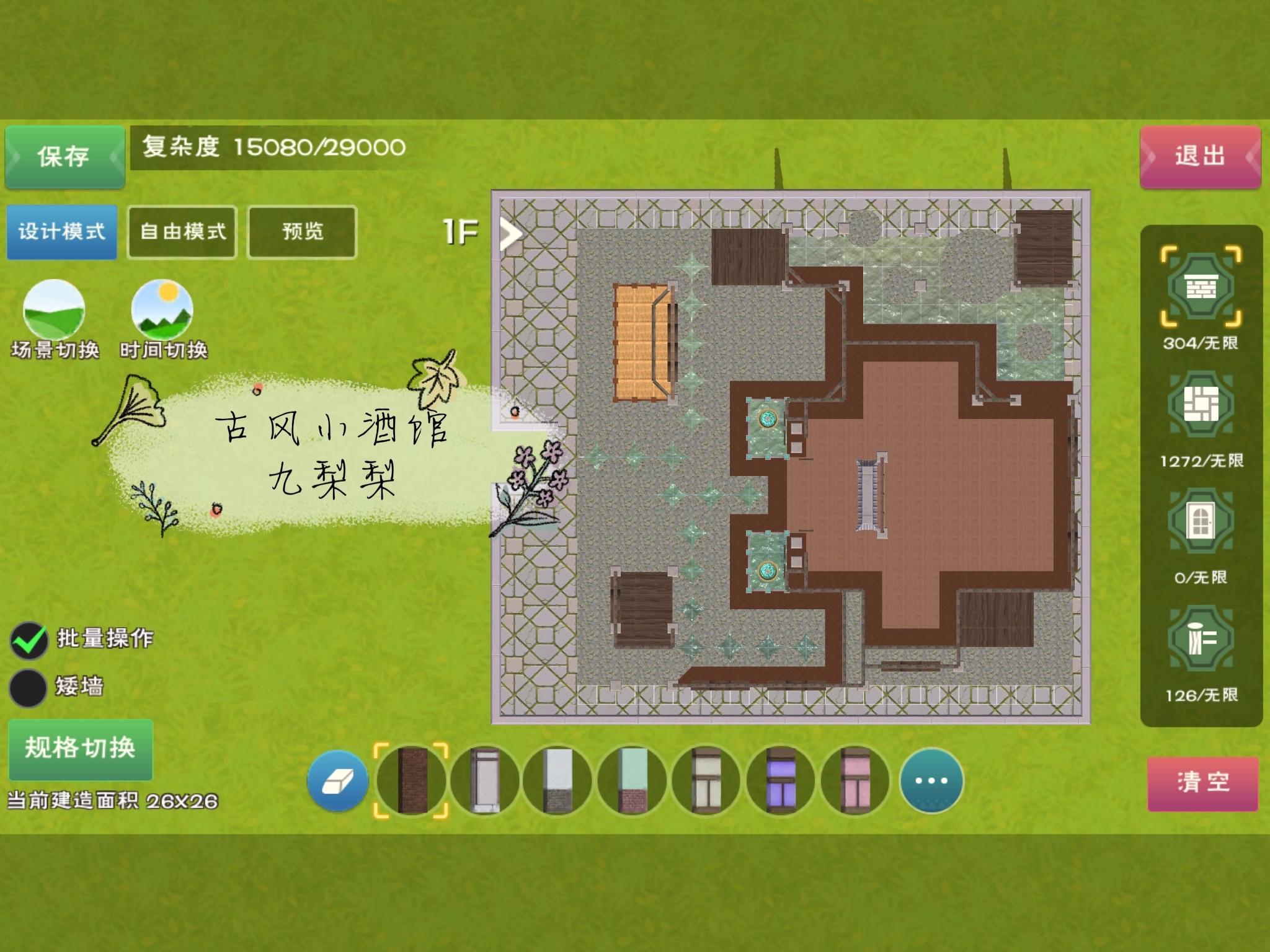
Task: Select the pink window wall swatch
Action: pos(855,781)
